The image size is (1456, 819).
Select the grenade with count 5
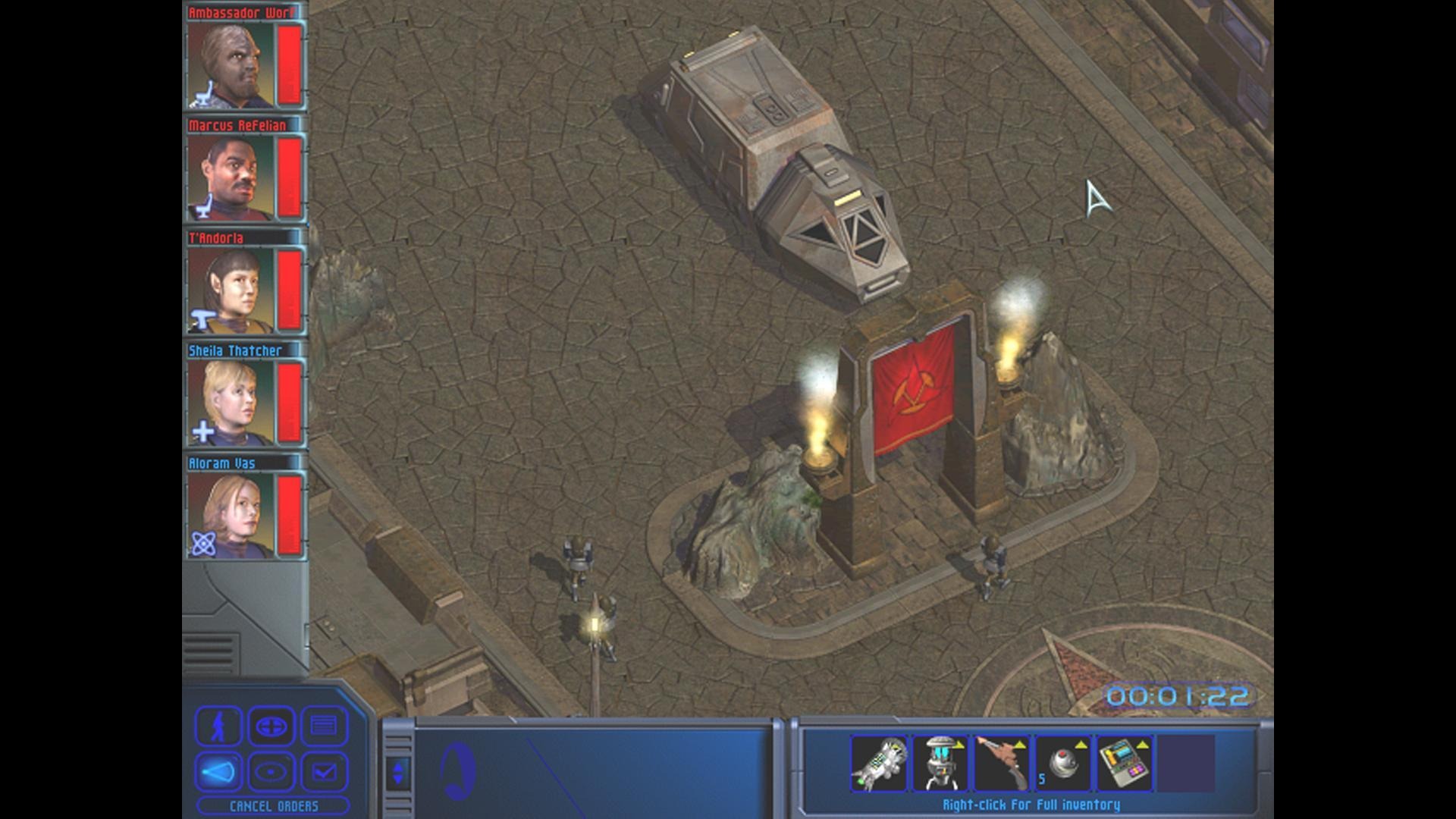[1063, 763]
